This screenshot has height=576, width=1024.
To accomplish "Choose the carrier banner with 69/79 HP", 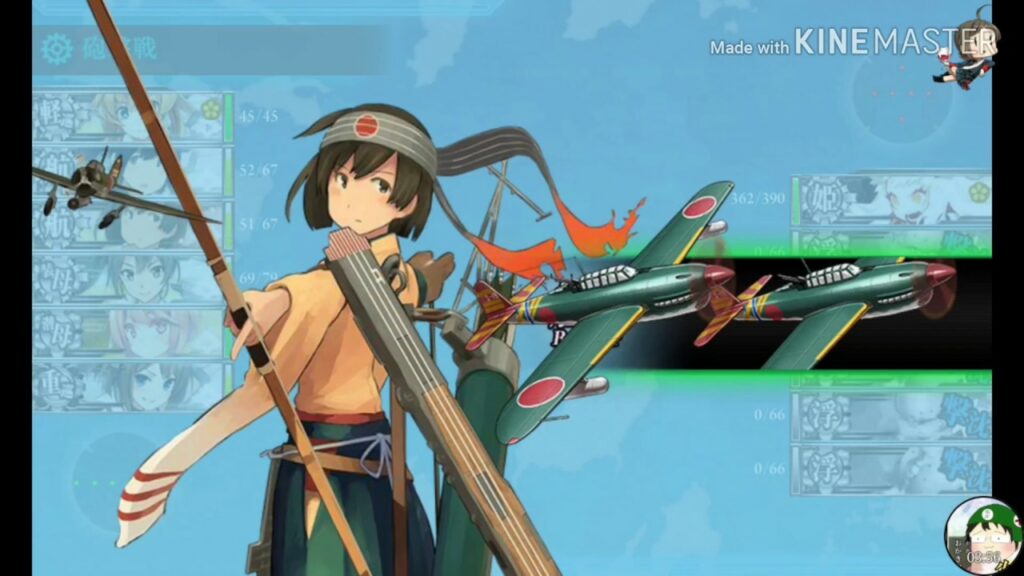I will [130, 278].
